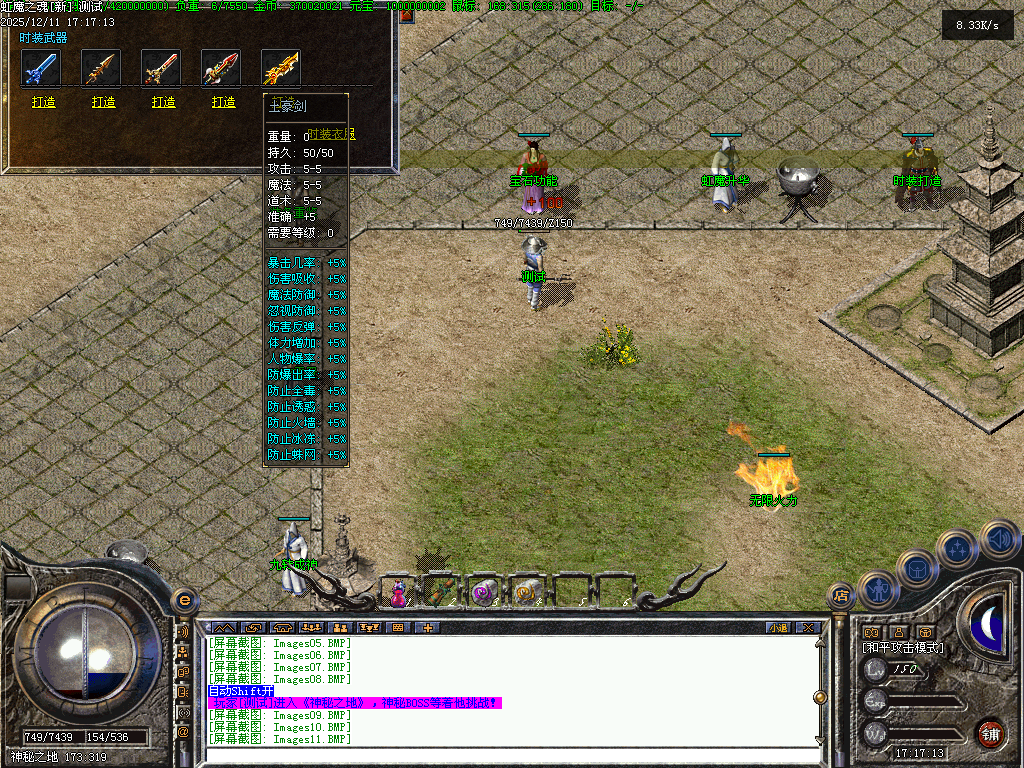Collapse the panel with the red arrow button
1024x768 pixels.
(407, 15)
